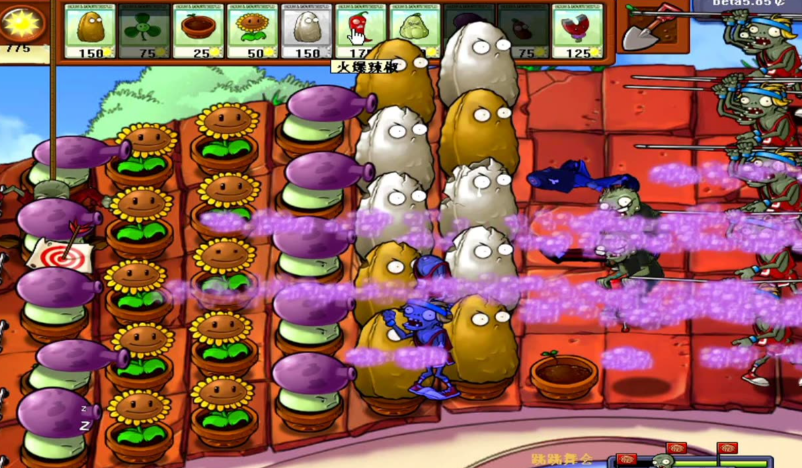
Task: Pick the Blover clover seed packet
Action: [x=144, y=30]
